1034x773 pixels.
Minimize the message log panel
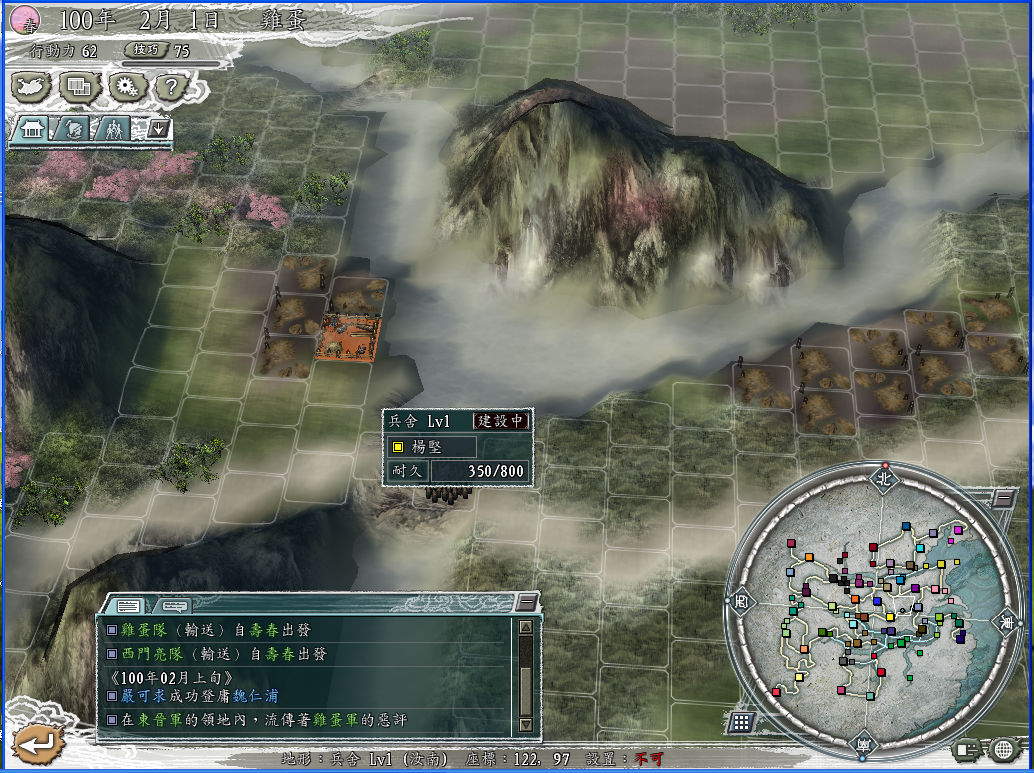(526, 602)
